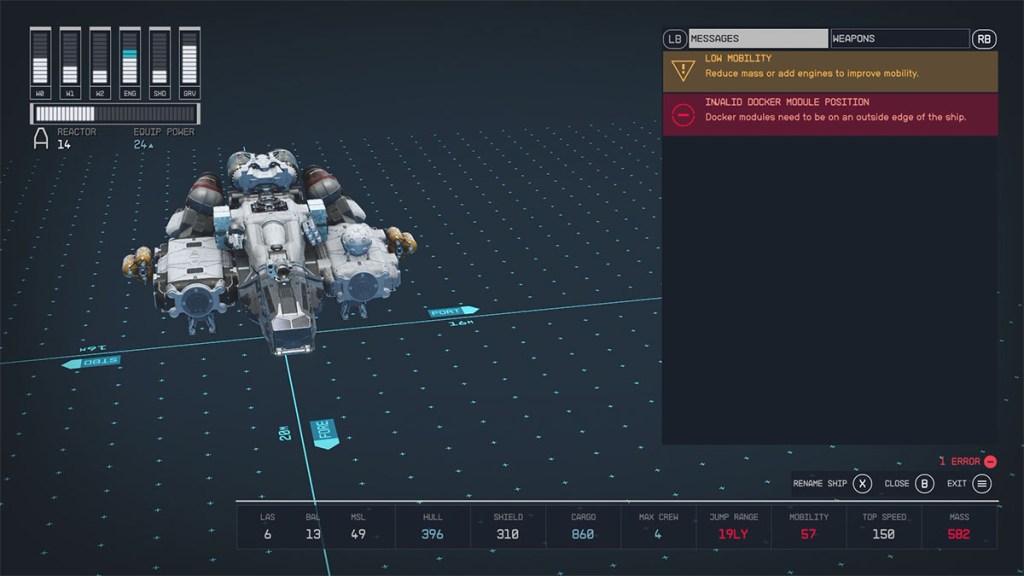The width and height of the screenshot is (1024, 576).
Task: Close the ship builder messages view
Action: [x=909, y=484]
